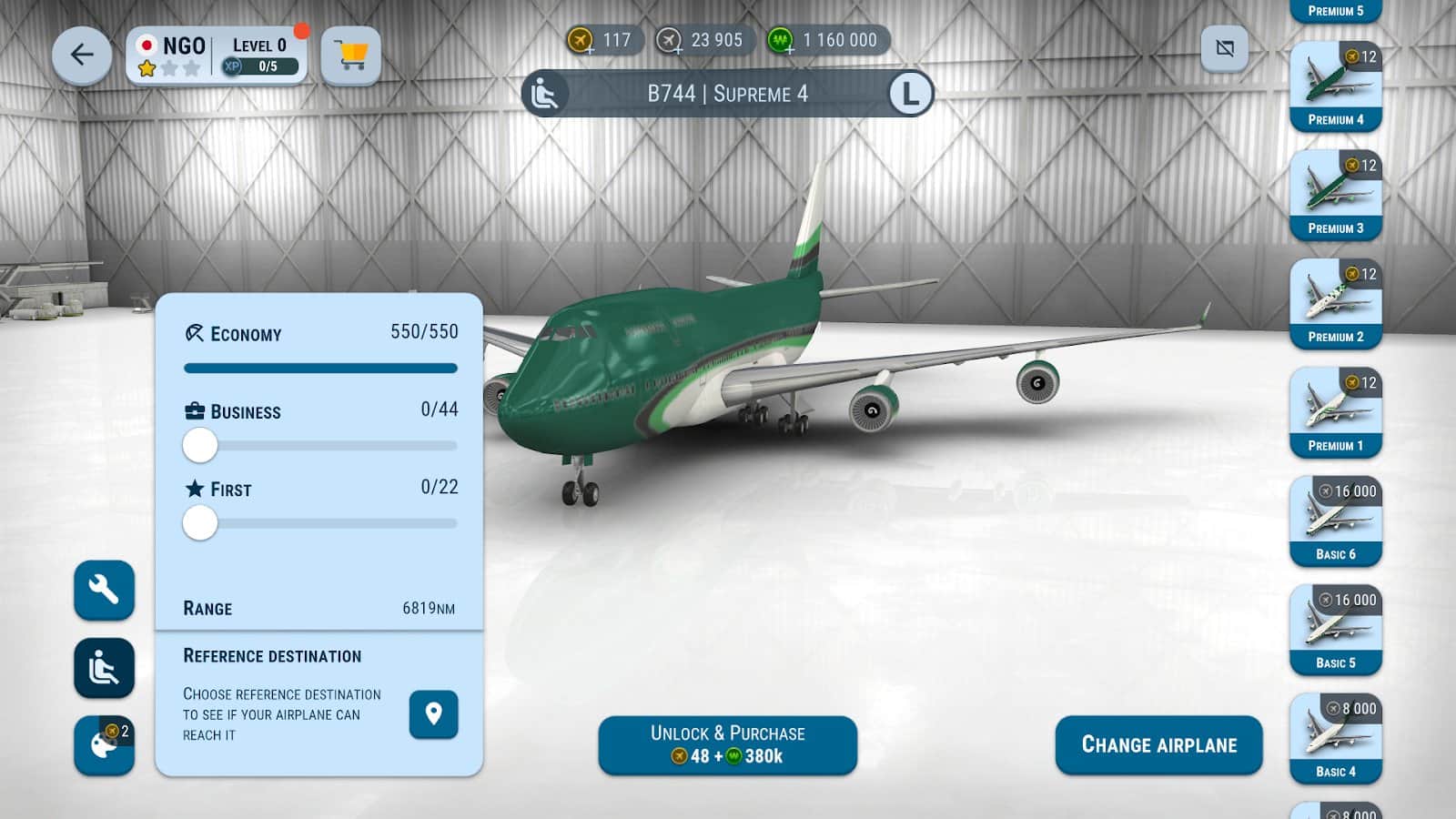Select the Premium 4 livery
This screenshot has height=819, width=1456.
pos(1335,86)
